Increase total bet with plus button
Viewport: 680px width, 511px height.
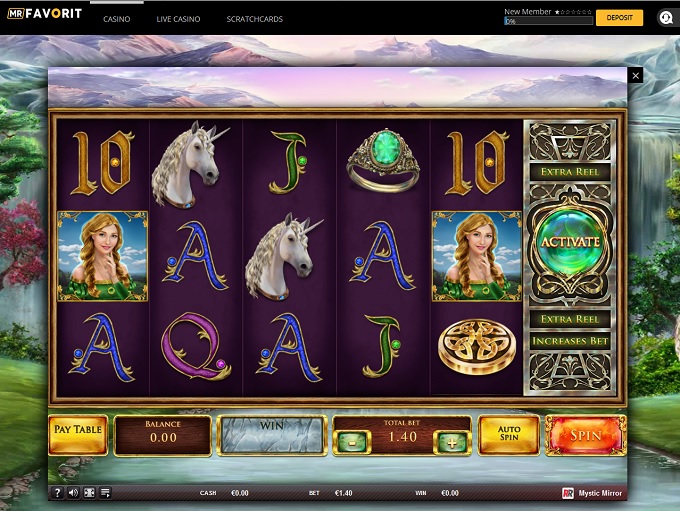(x=451, y=443)
